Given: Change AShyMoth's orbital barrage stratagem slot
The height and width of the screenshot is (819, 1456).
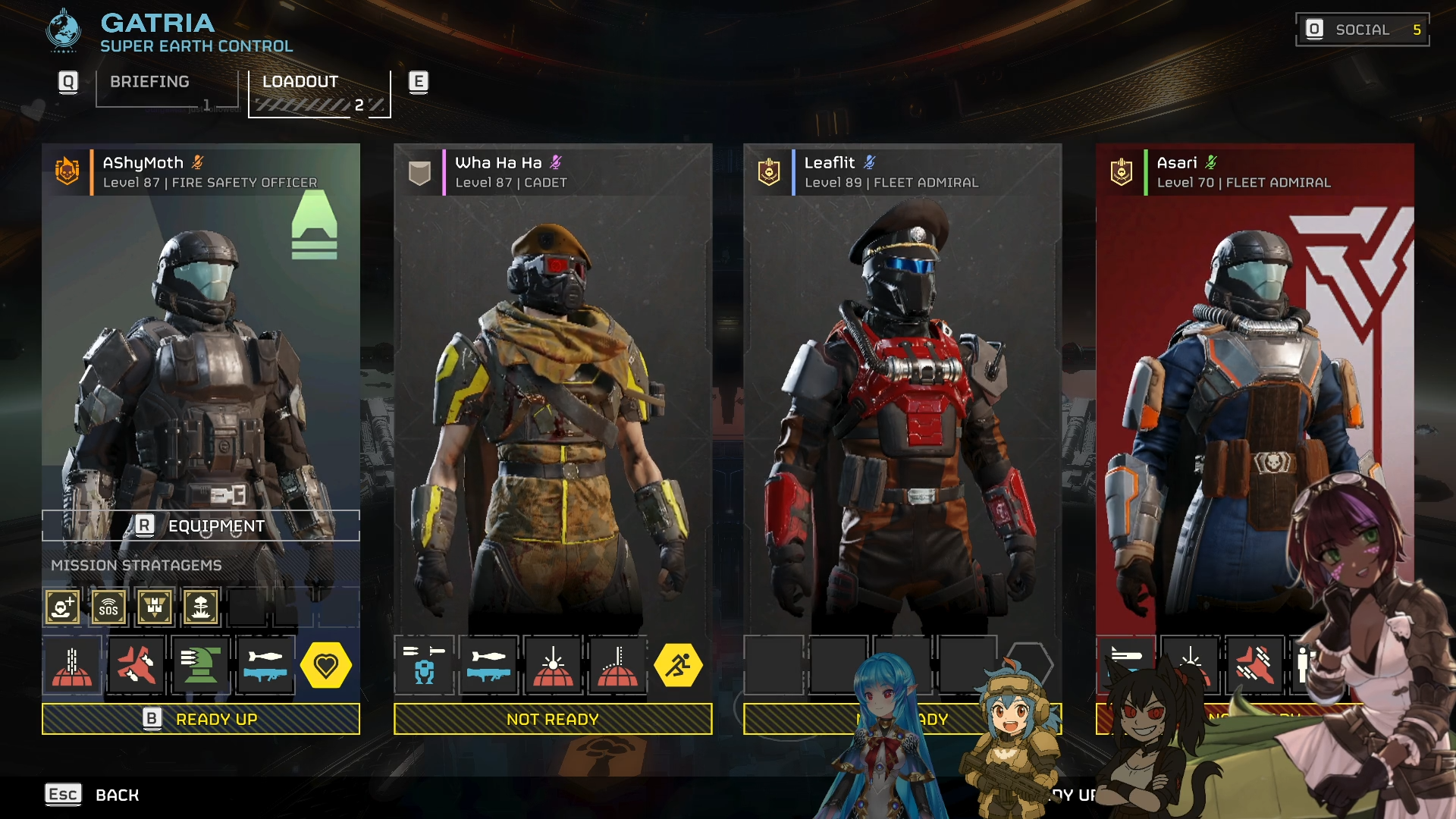Looking at the screenshot, I should 72,665.
